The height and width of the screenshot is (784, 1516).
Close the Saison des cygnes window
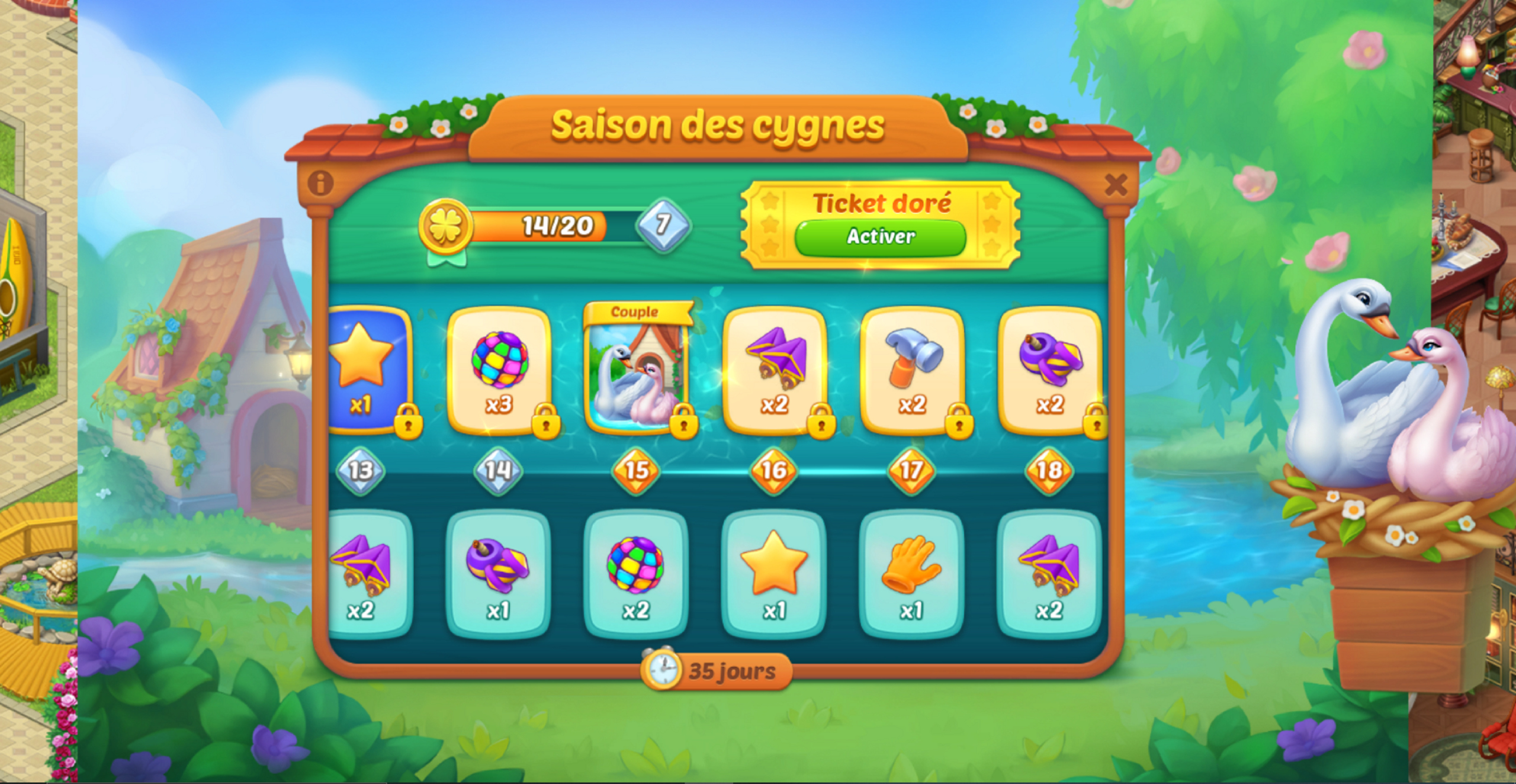click(x=1116, y=185)
